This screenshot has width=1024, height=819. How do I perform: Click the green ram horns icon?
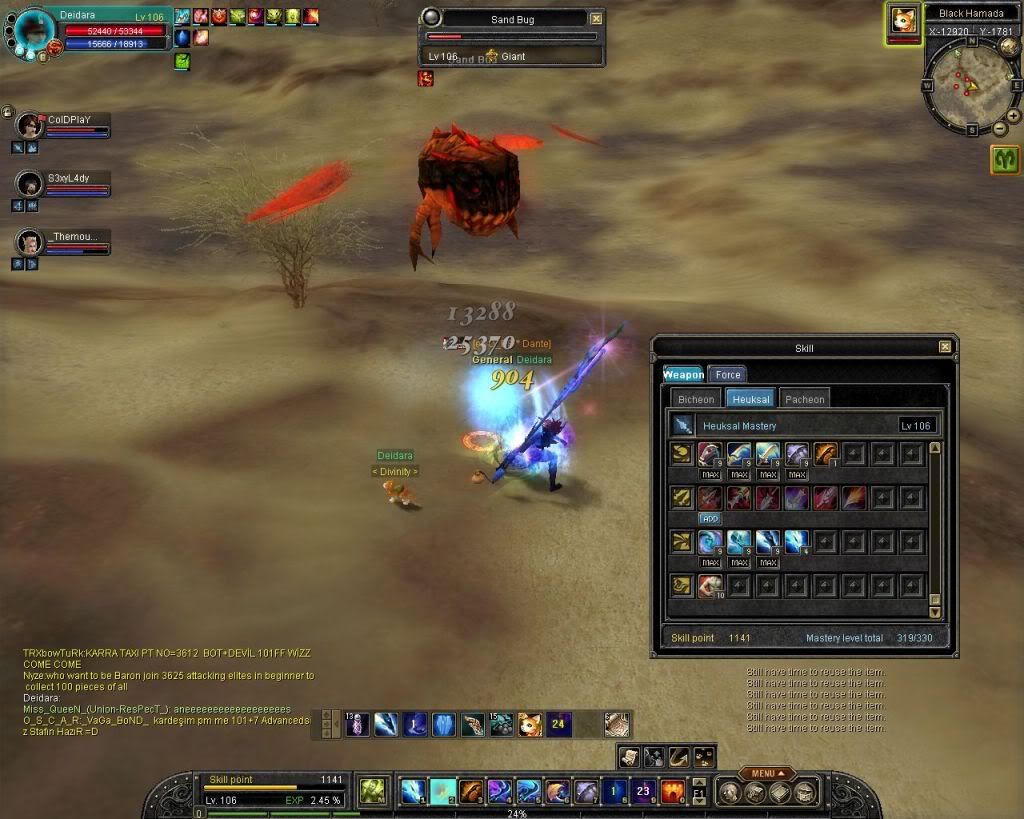1005,160
